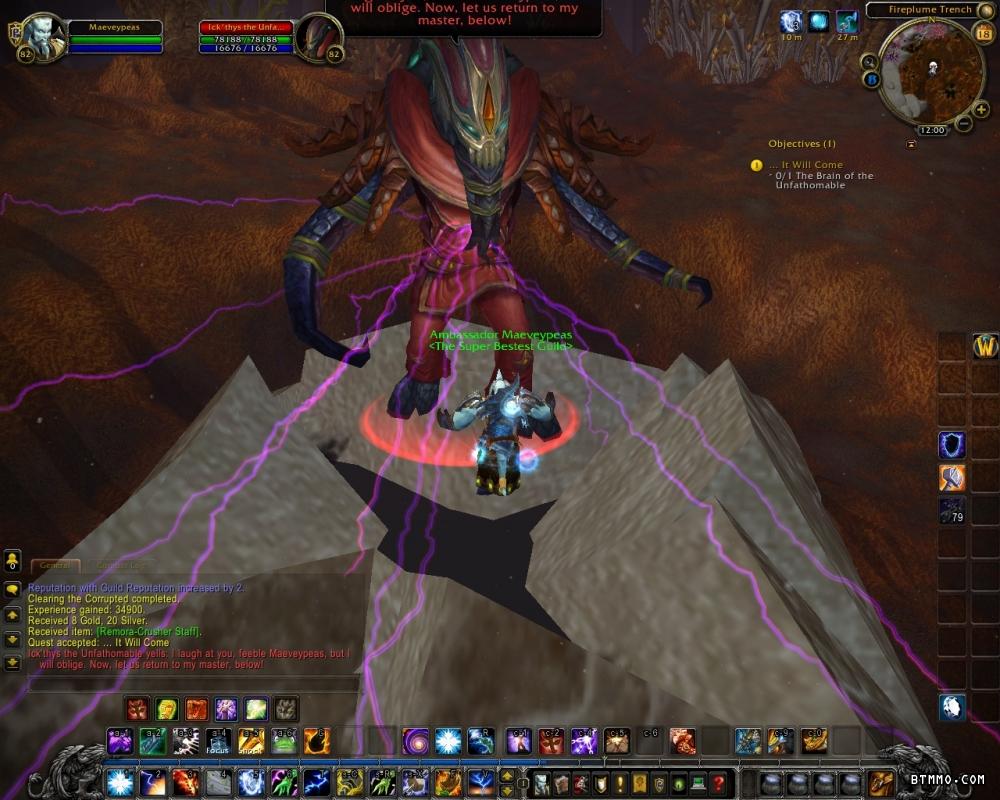Open the minimap tracking magnifier button
Viewport: 1000px width, 800px height.
868,61
